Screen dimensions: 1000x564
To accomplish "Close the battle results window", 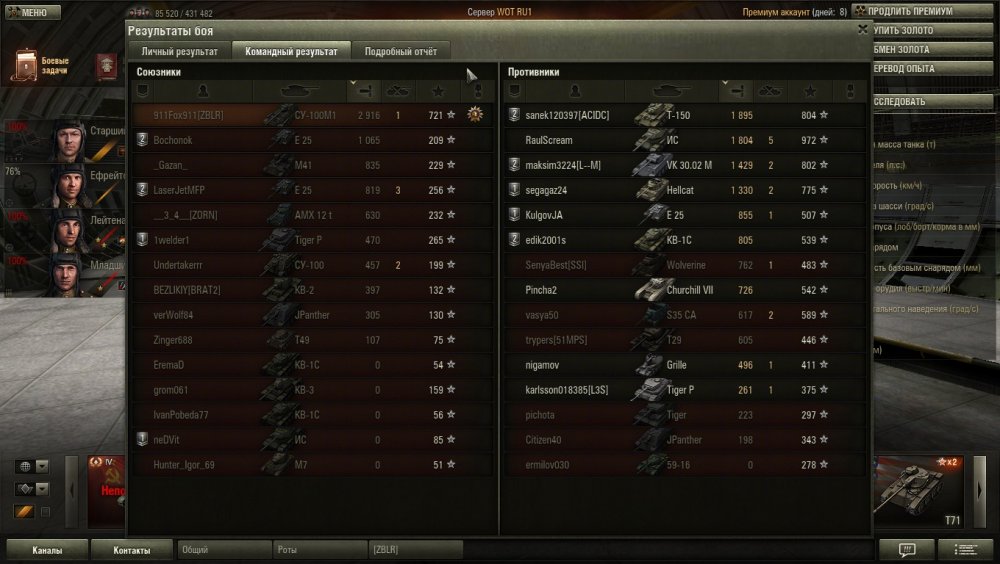I will pyautogui.click(x=863, y=30).
